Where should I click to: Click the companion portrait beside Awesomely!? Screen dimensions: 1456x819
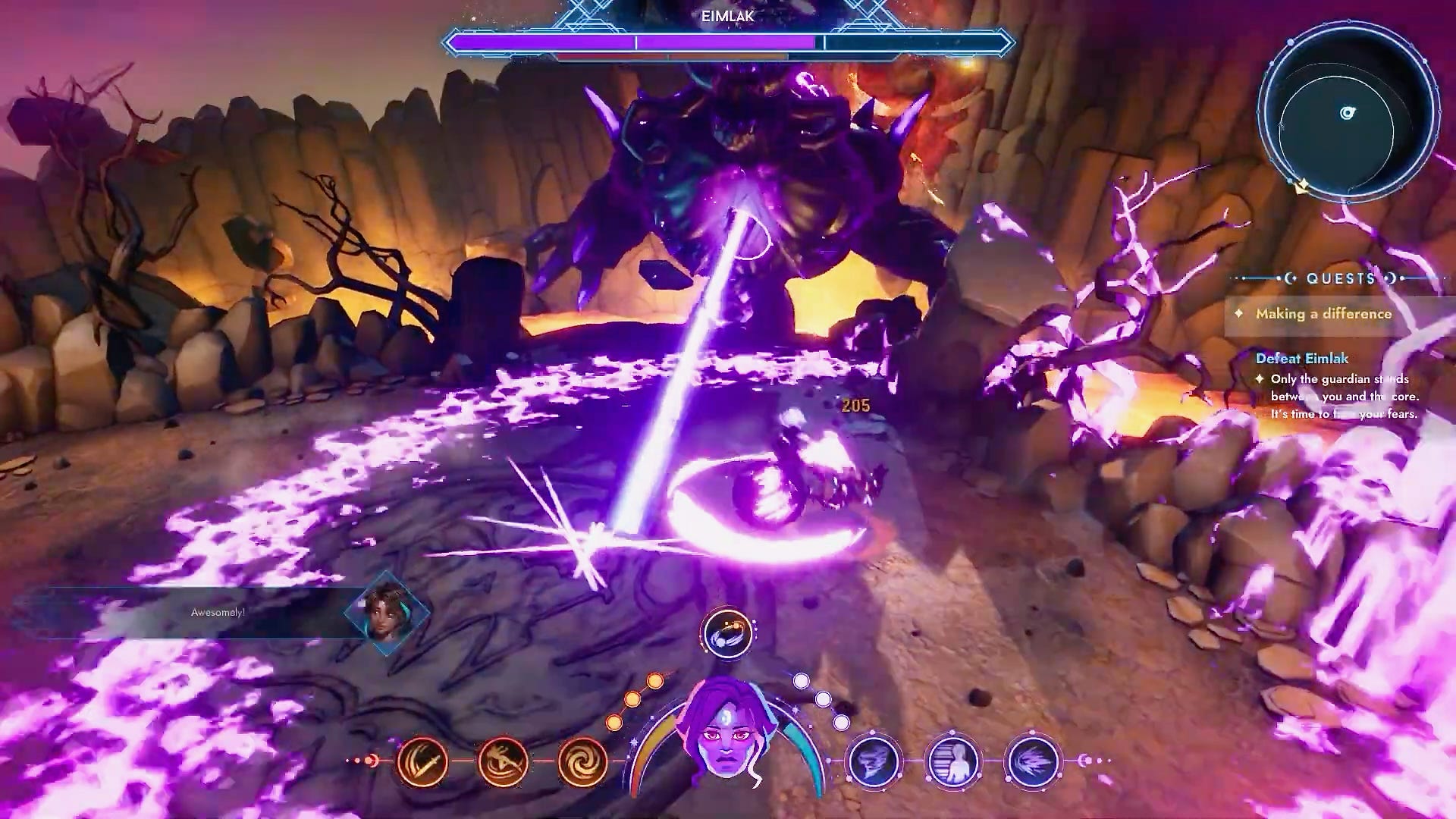click(x=388, y=613)
